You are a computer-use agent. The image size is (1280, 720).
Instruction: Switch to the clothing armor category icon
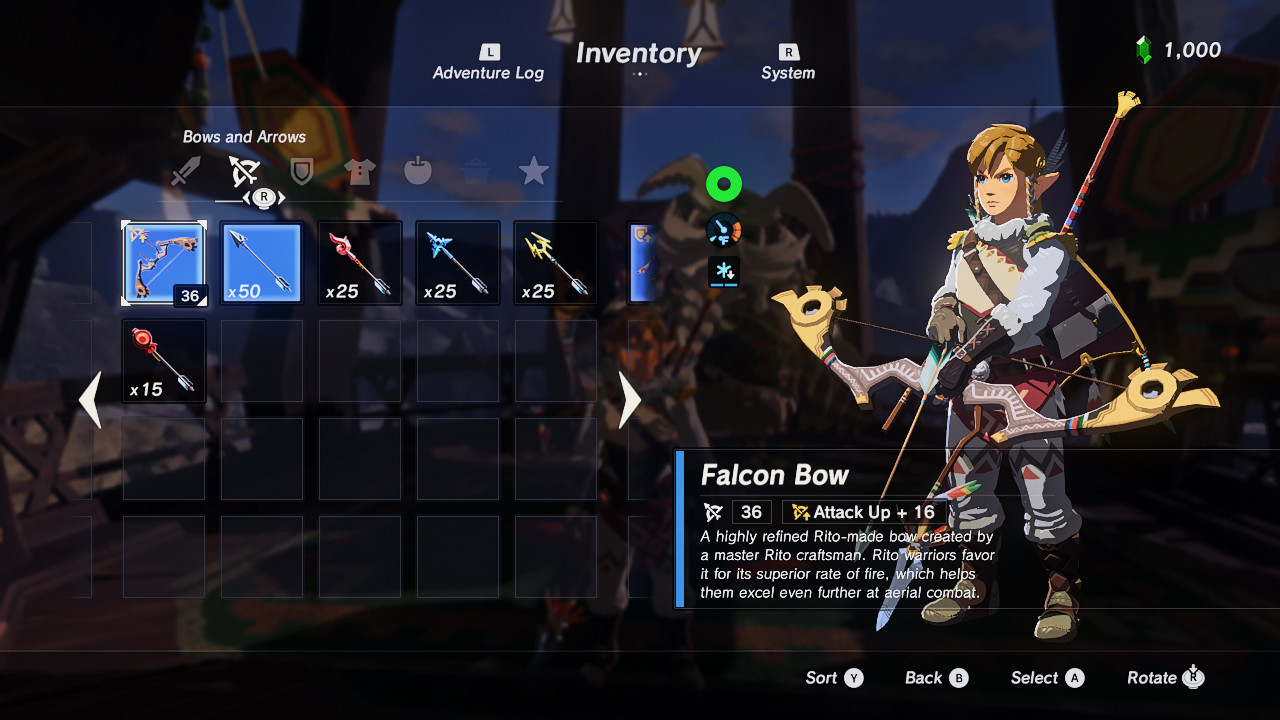click(359, 170)
